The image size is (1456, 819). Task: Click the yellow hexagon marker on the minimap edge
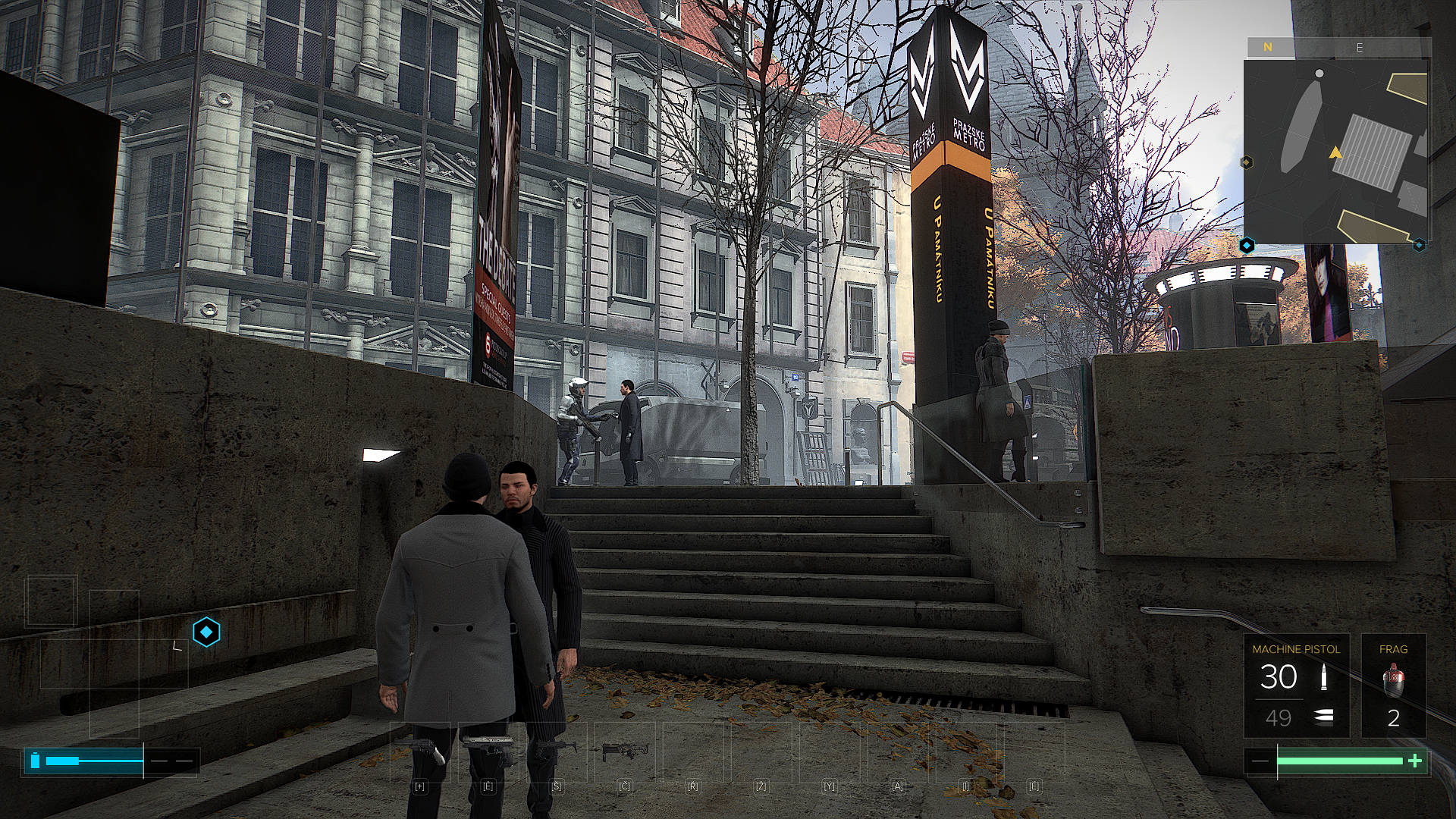(x=1246, y=162)
